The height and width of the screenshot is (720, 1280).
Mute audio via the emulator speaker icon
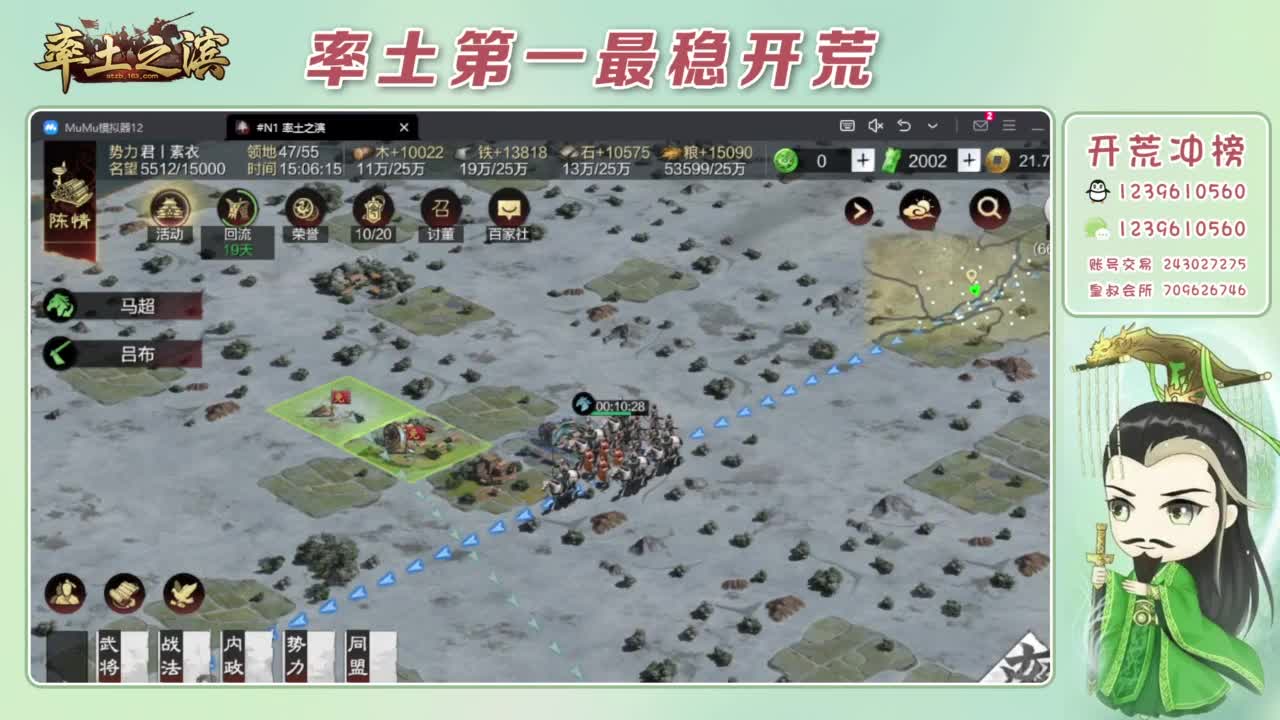[x=874, y=125]
